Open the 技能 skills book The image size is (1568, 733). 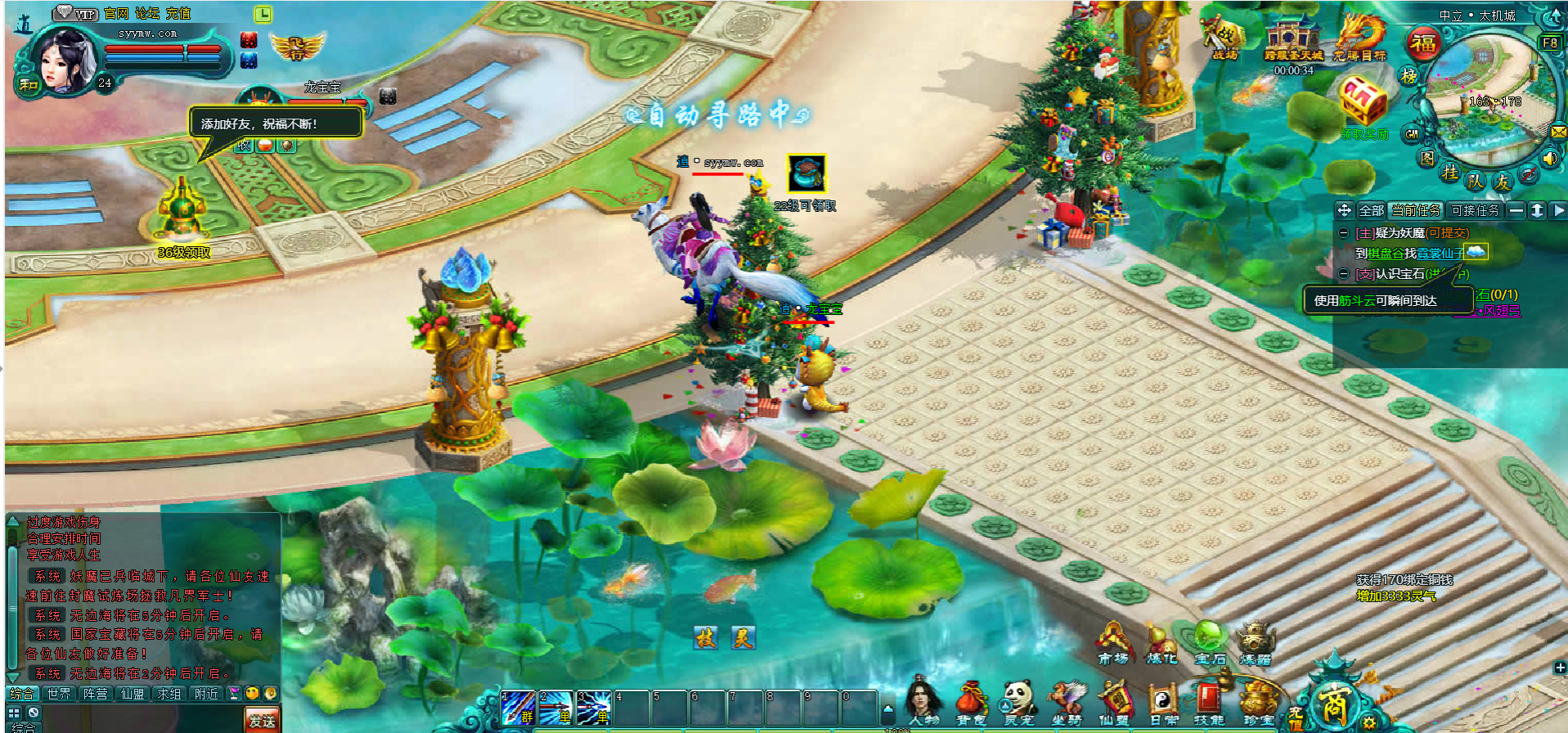click(1208, 702)
